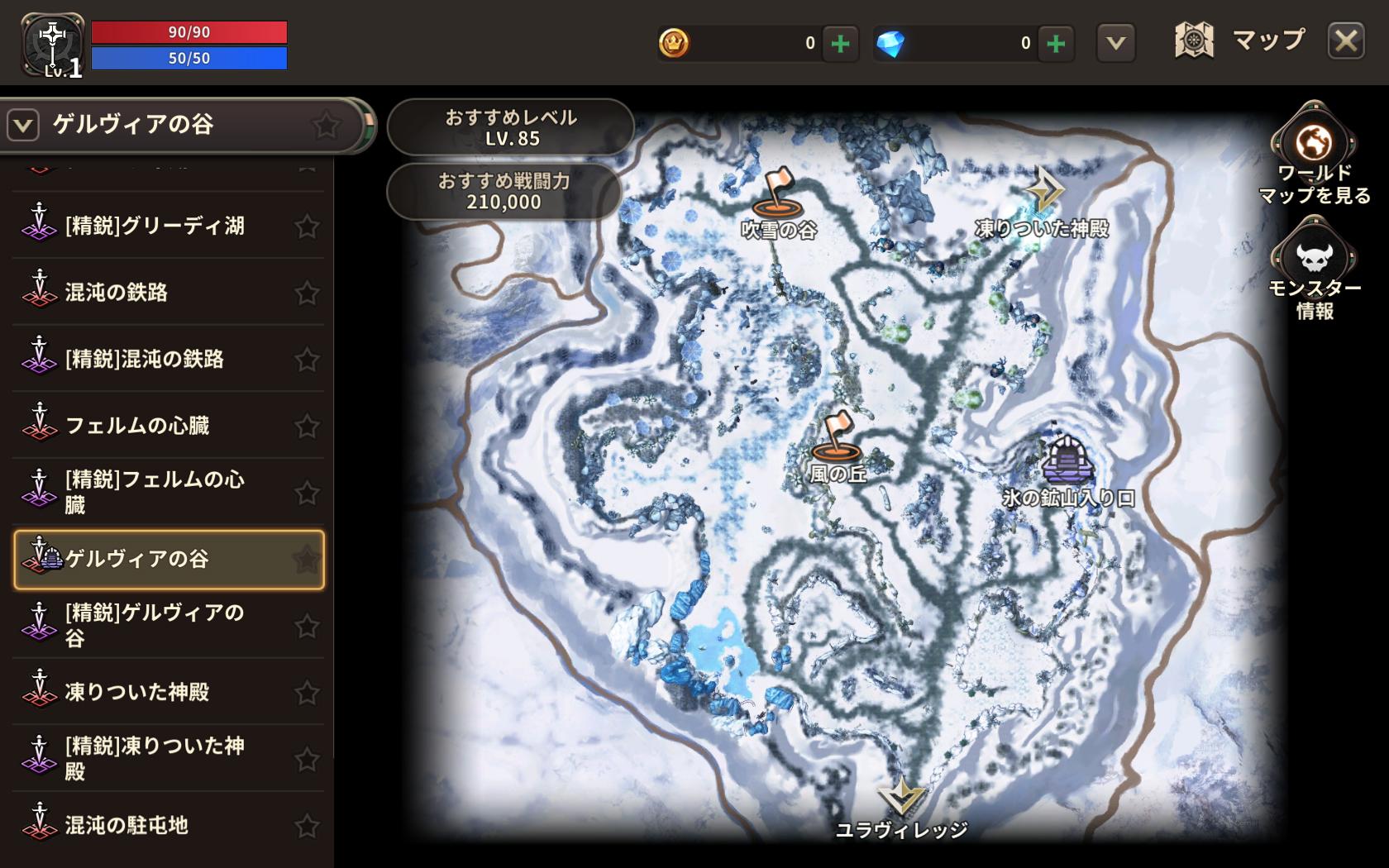Viewport: 1389px width, 868px height.
Task: Choose 混沌の鉄路 in the area list
Action: (x=117, y=292)
